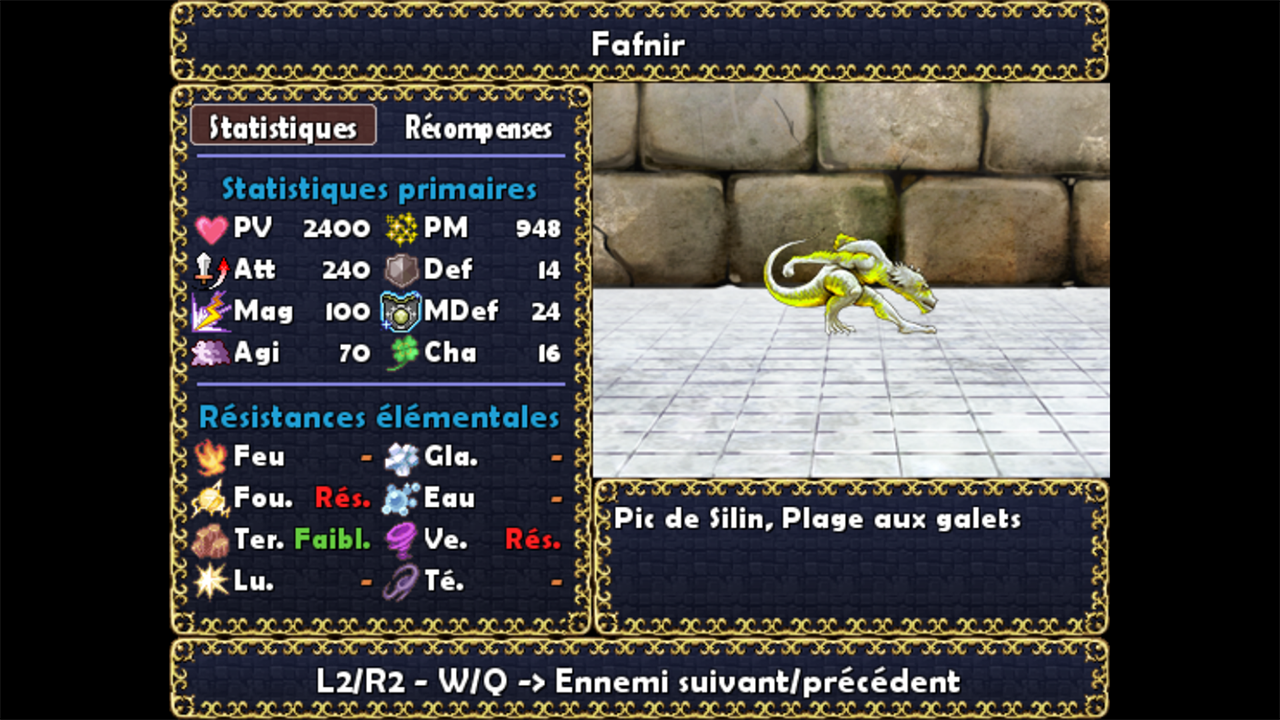This screenshot has width=1280, height=720.
Task: Click the red Rés. label next to Fou.
Action: point(341,498)
